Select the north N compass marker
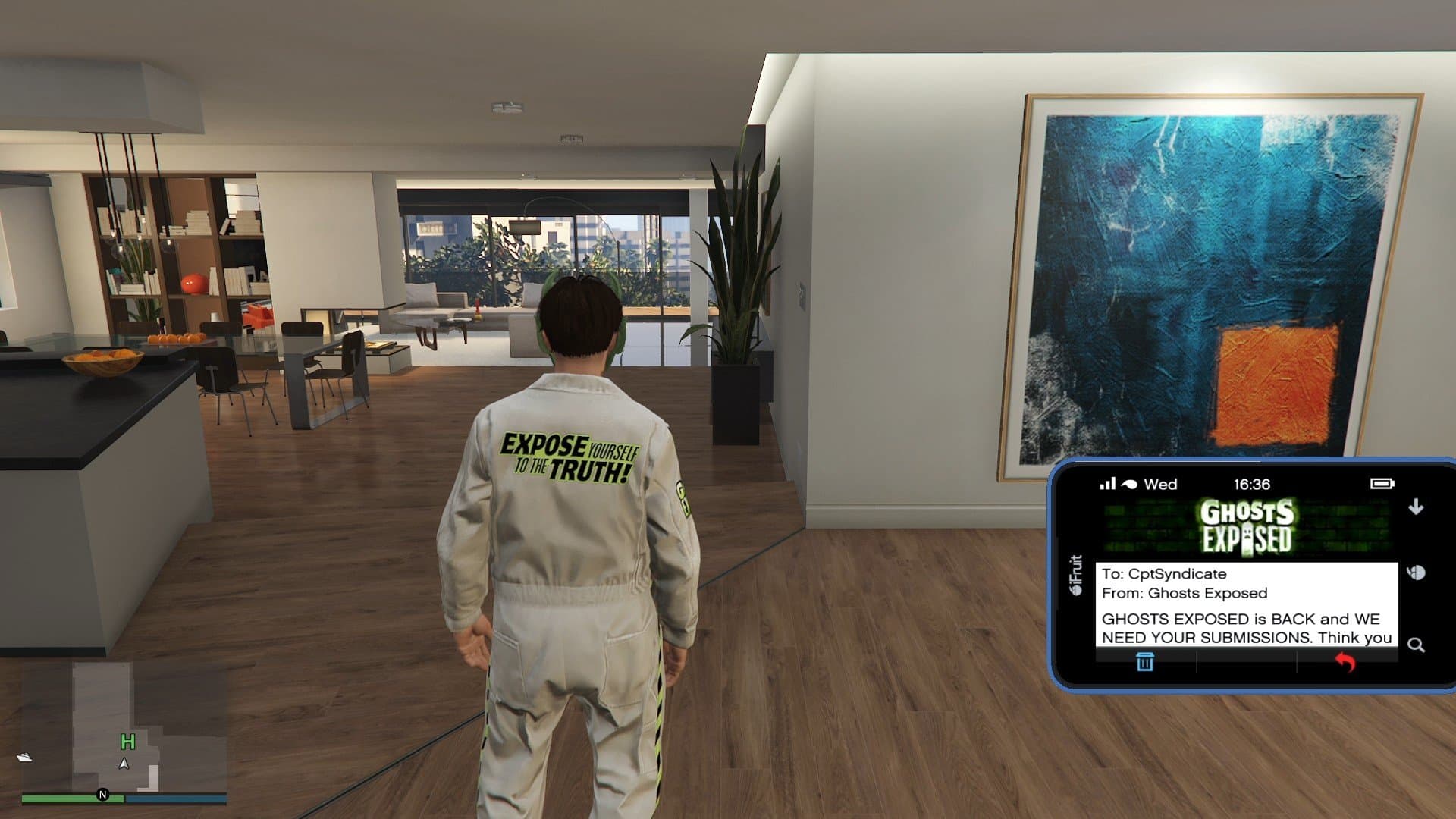Screen dimensions: 1456x819 [x=103, y=795]
